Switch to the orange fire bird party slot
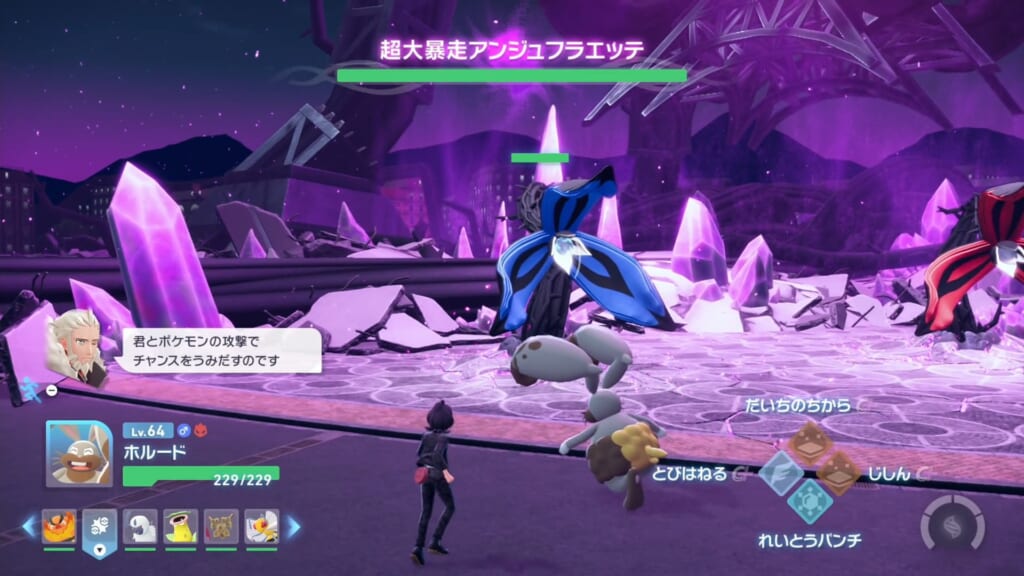Screen dimensions: 1024x576 59,526
